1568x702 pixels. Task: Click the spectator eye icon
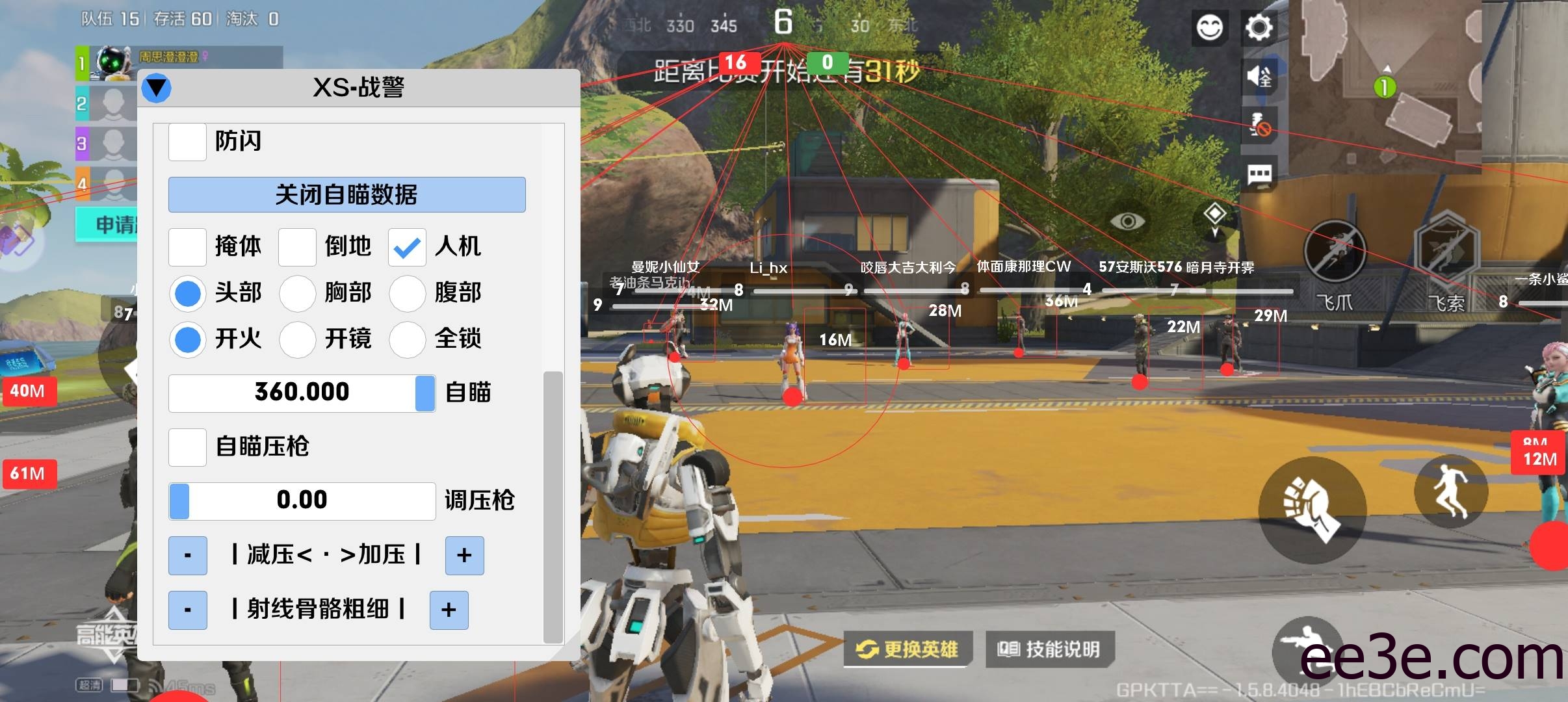click(1127, 221)
